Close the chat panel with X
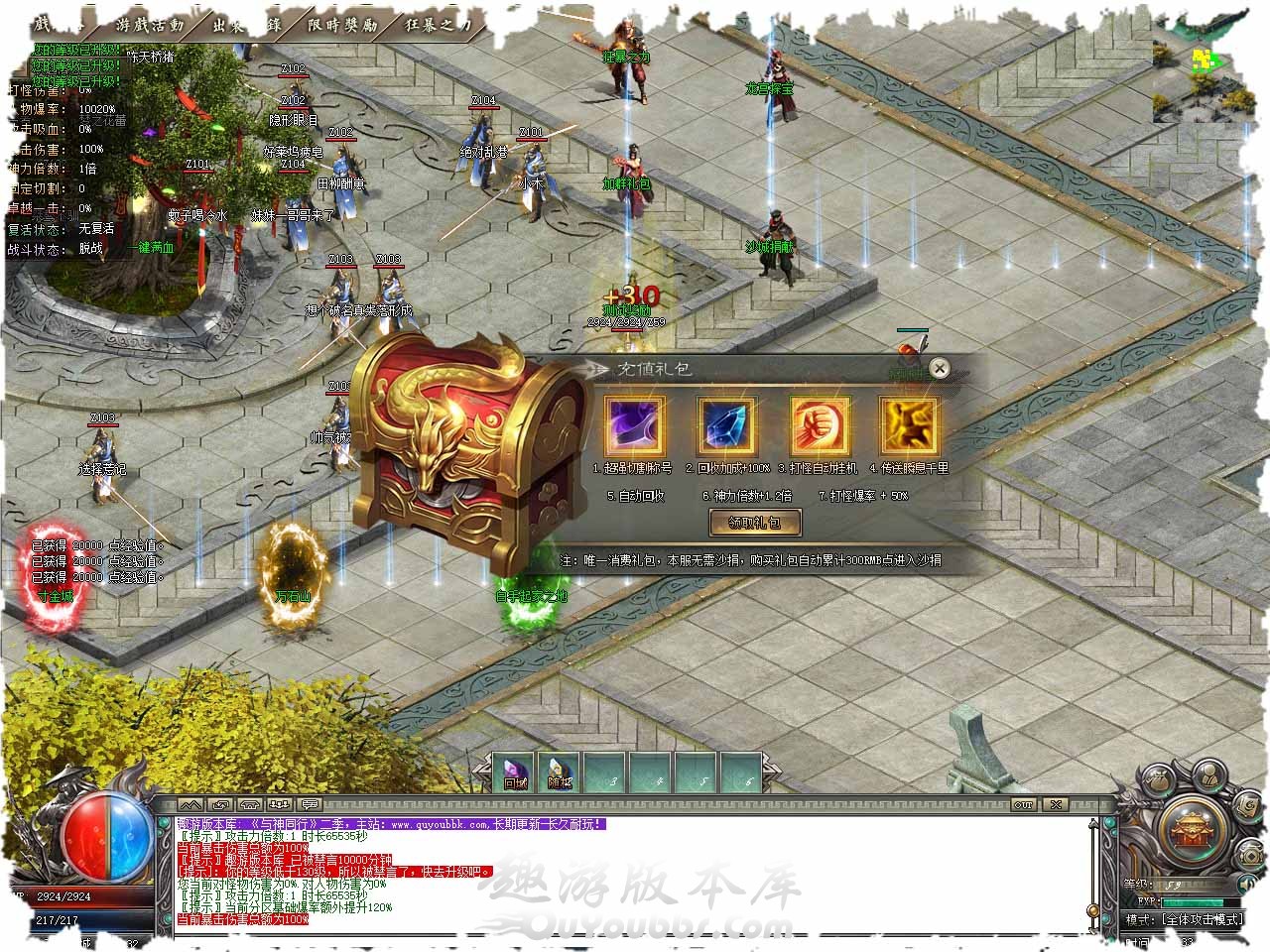1270x952 pixels. coord(1056,804)
